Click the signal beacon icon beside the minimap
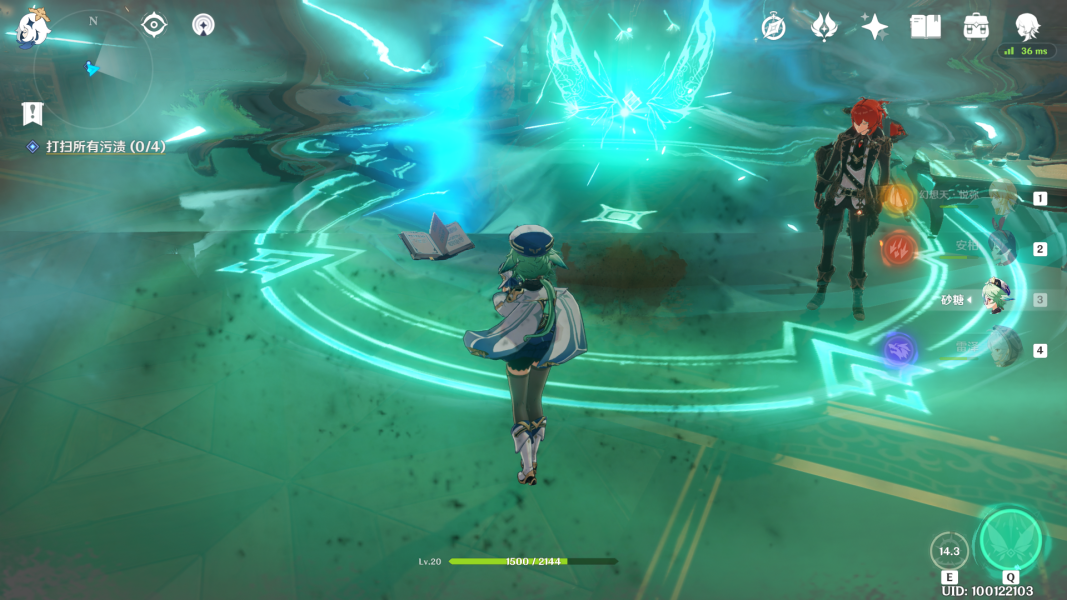The width and height of the screenshot is (1067, 600). (x=203, y=25)
